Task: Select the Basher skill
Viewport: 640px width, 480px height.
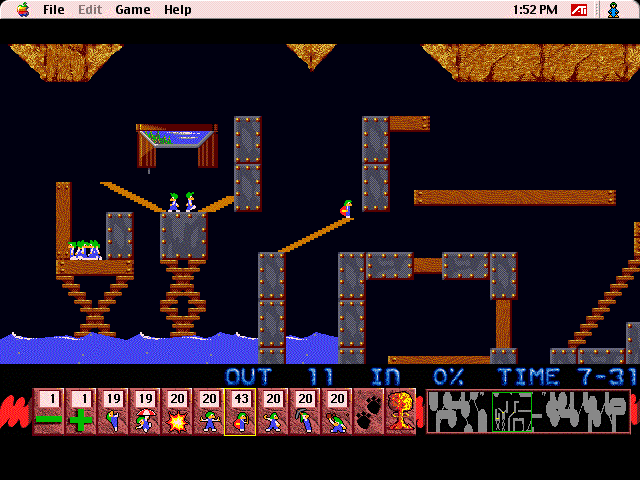Action: (272, 411)
